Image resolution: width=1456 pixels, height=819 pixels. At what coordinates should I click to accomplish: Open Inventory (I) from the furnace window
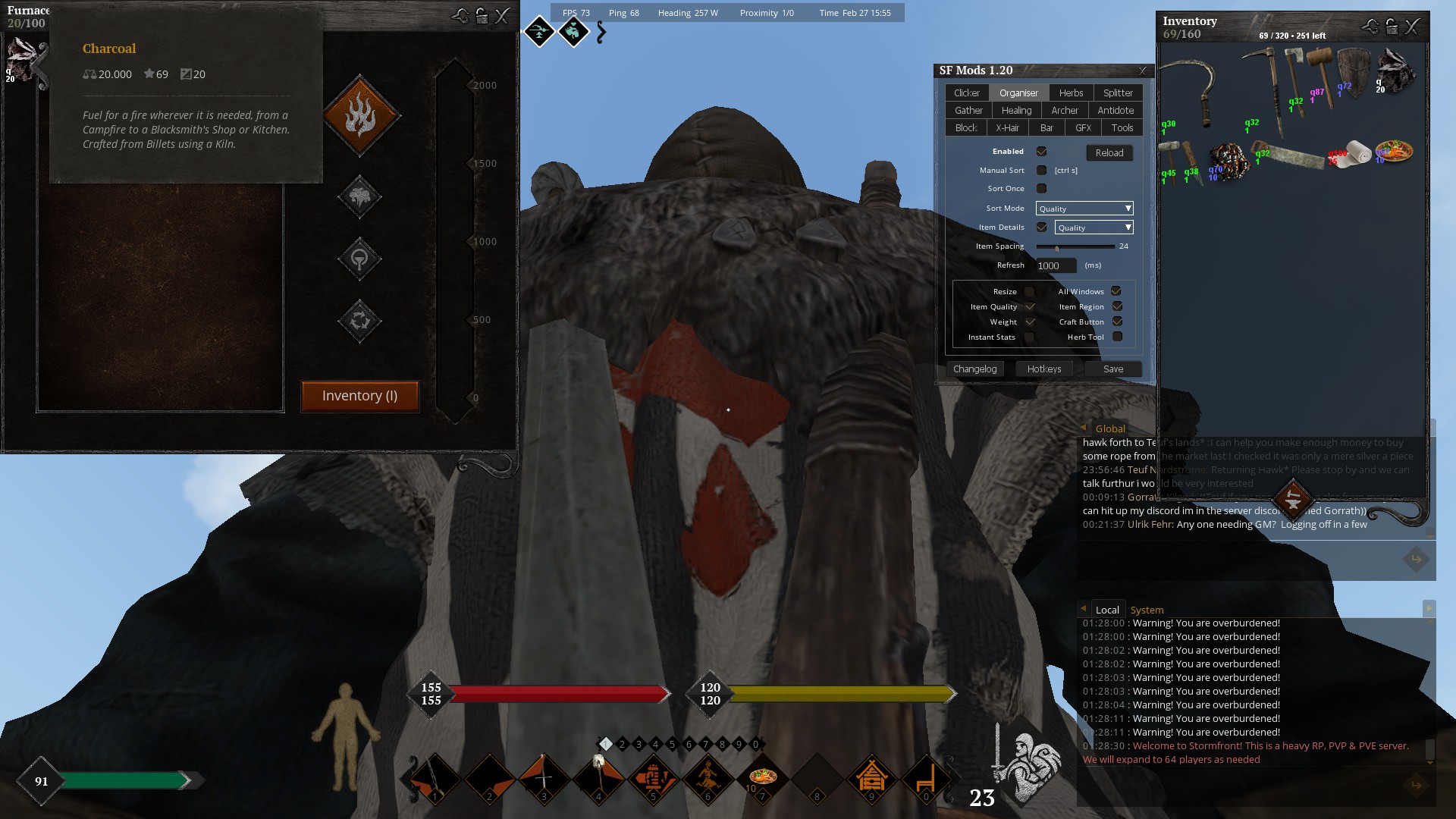click(x=359, y=396)
